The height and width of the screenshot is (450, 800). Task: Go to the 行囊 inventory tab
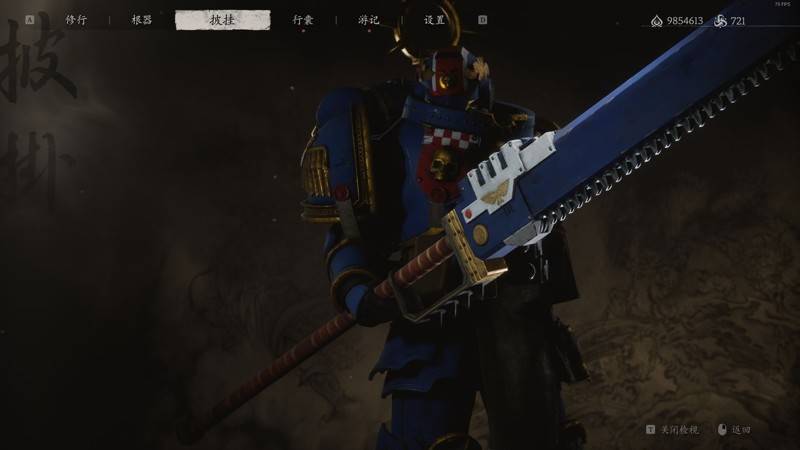(x=303, y=20)
